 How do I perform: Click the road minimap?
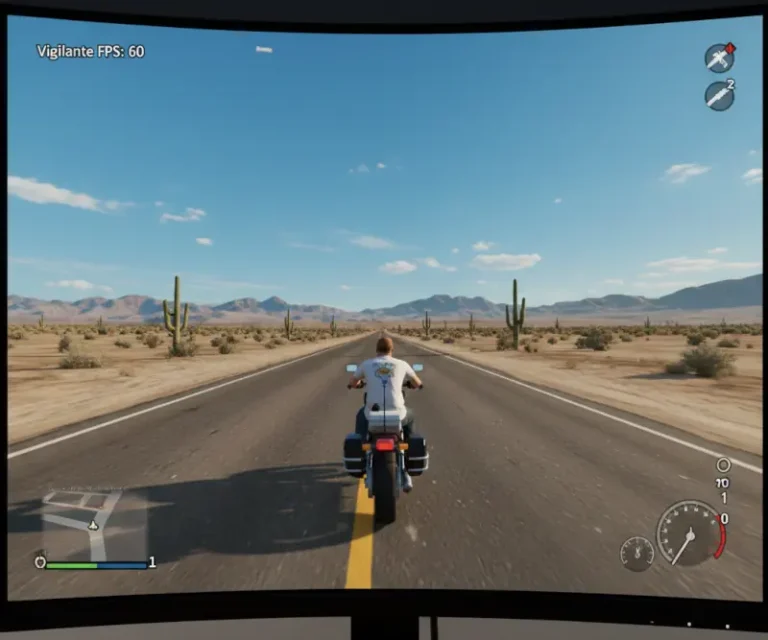[84, 522]
